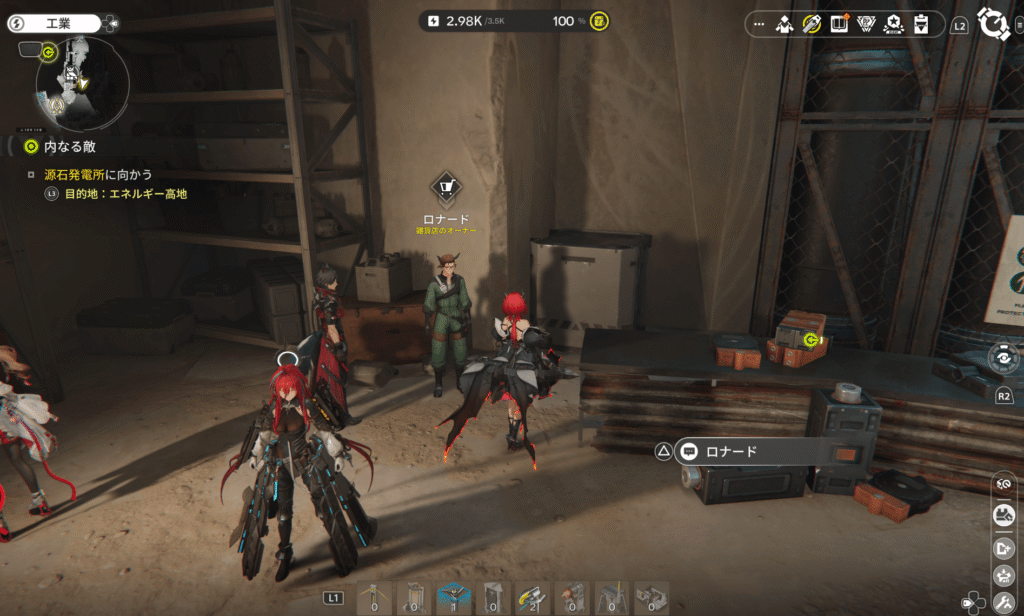Open the triangular emblem icon menu

[x=867, y=23]
